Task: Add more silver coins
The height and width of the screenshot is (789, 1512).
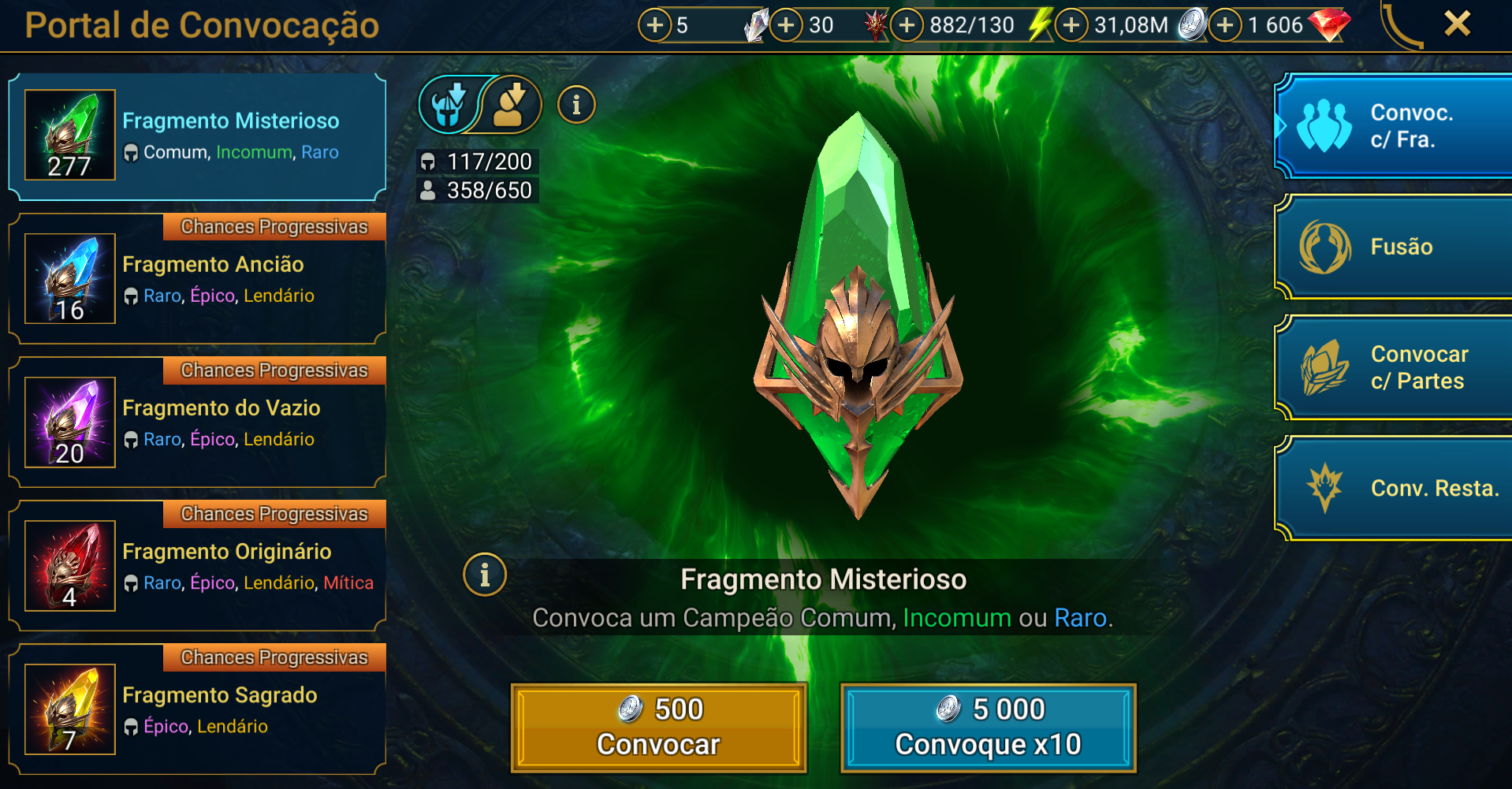Action: click(1071, 25)
